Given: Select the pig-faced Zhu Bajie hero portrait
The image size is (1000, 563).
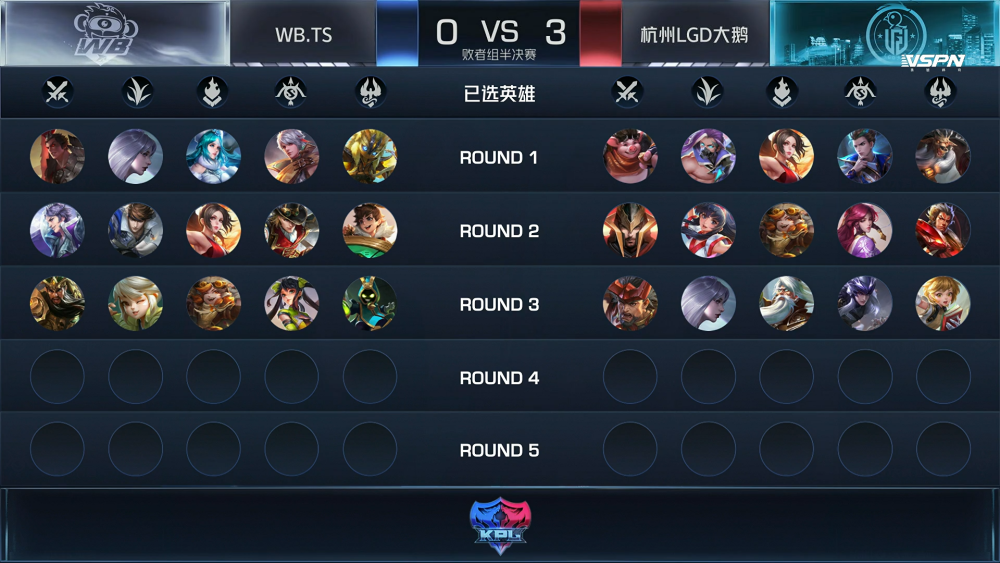Looking at the screenshot, I should [x=630, y=157].
